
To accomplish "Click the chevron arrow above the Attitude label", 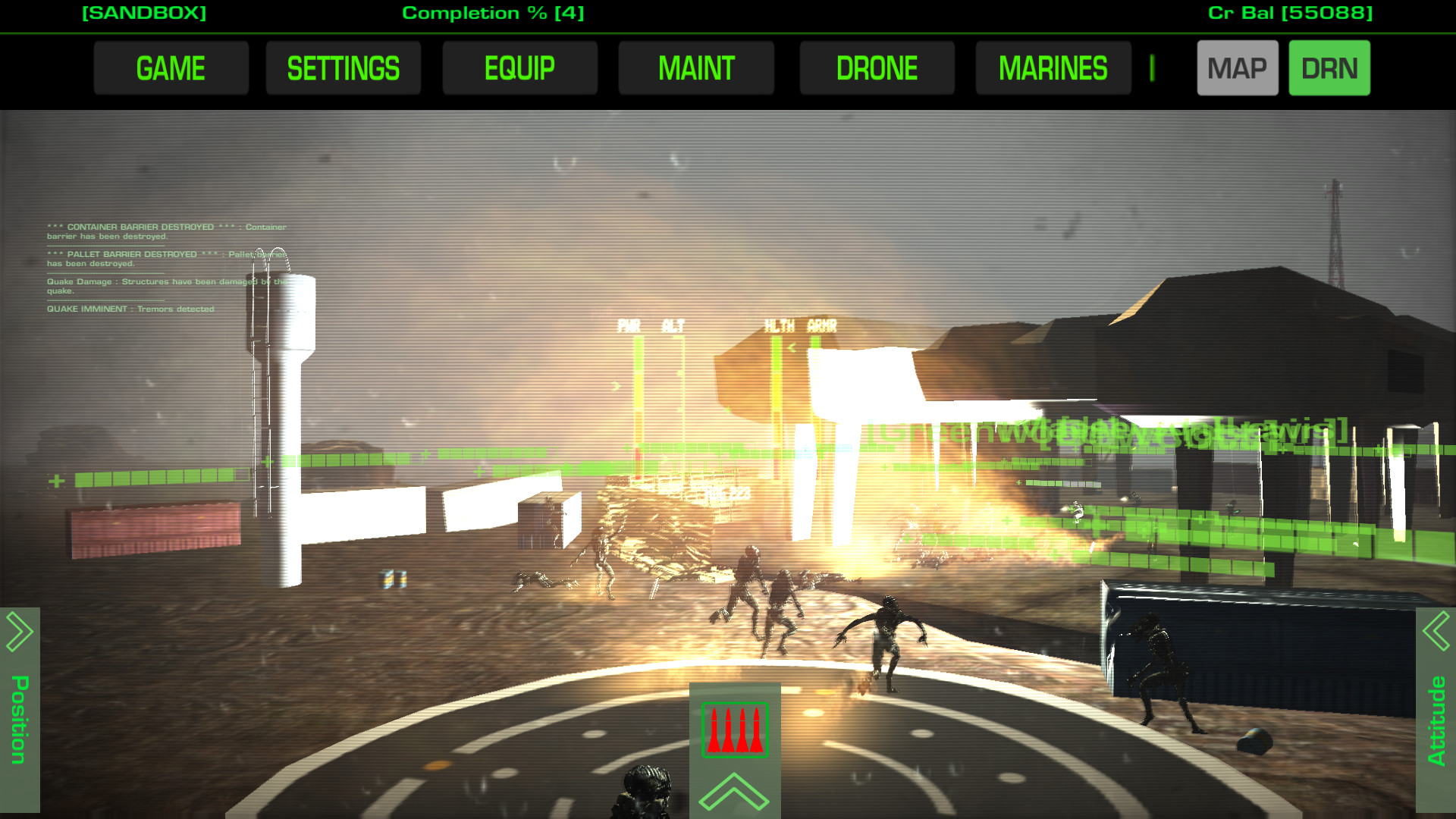I will (x=1437, y=629).
